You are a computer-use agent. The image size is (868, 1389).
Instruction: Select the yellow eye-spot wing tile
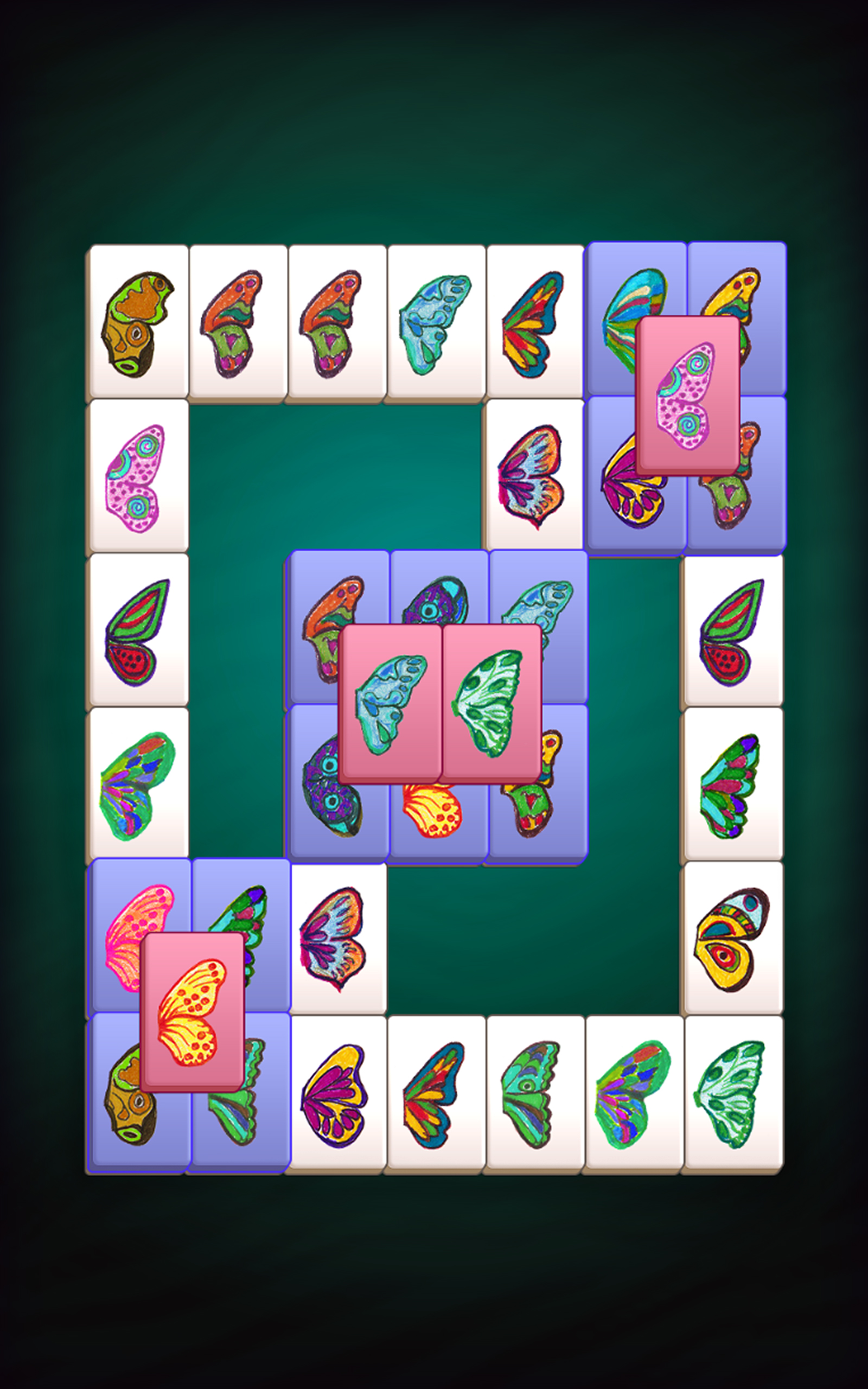click(732, 939)
